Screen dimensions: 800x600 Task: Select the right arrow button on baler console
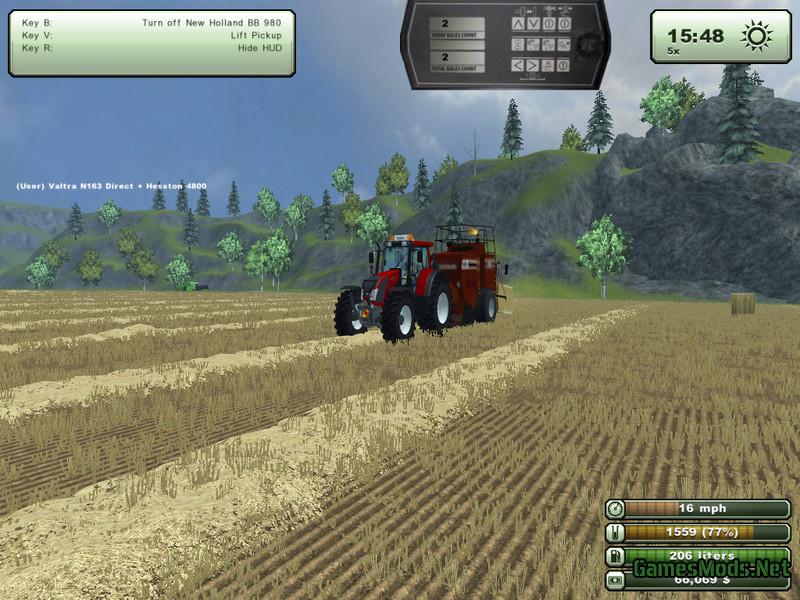532,65
